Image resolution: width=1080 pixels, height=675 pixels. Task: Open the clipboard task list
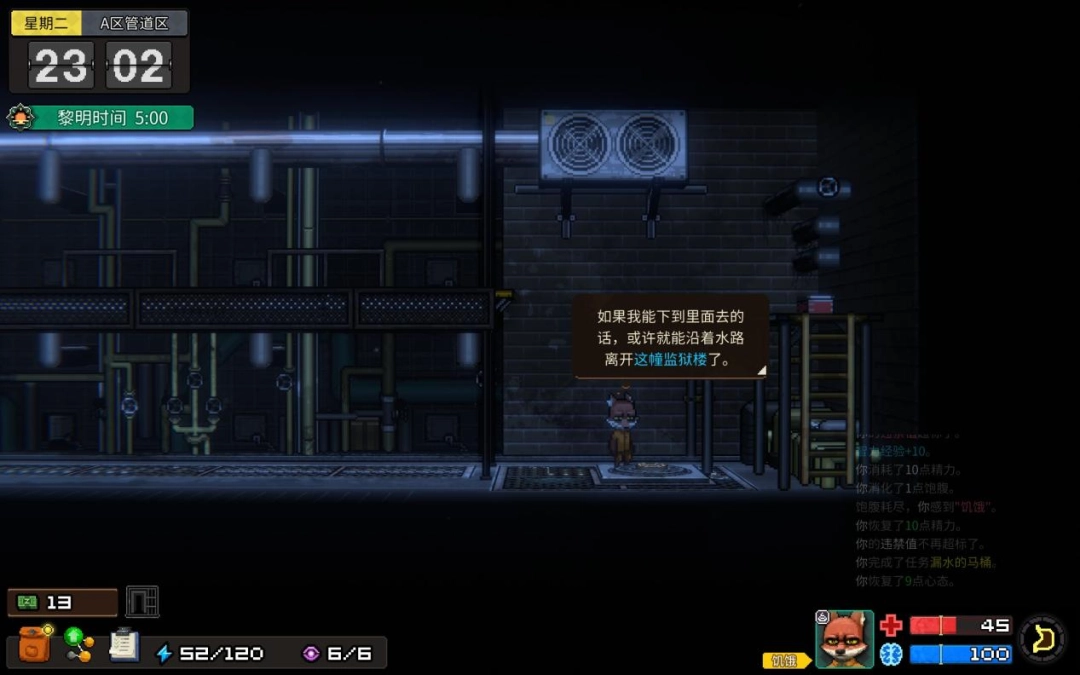(124, 644)
